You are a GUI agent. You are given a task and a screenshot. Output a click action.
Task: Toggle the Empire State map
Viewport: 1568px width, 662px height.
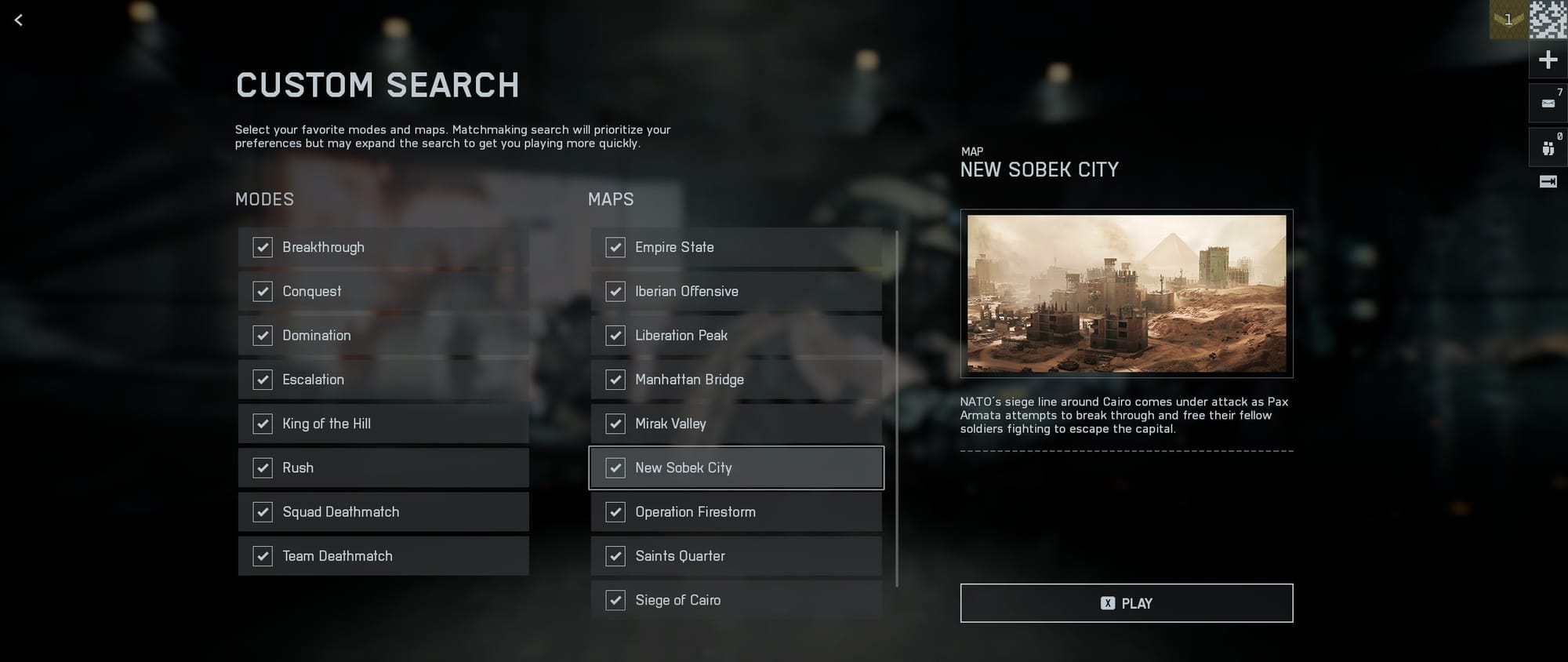click(x=615, y=248)
